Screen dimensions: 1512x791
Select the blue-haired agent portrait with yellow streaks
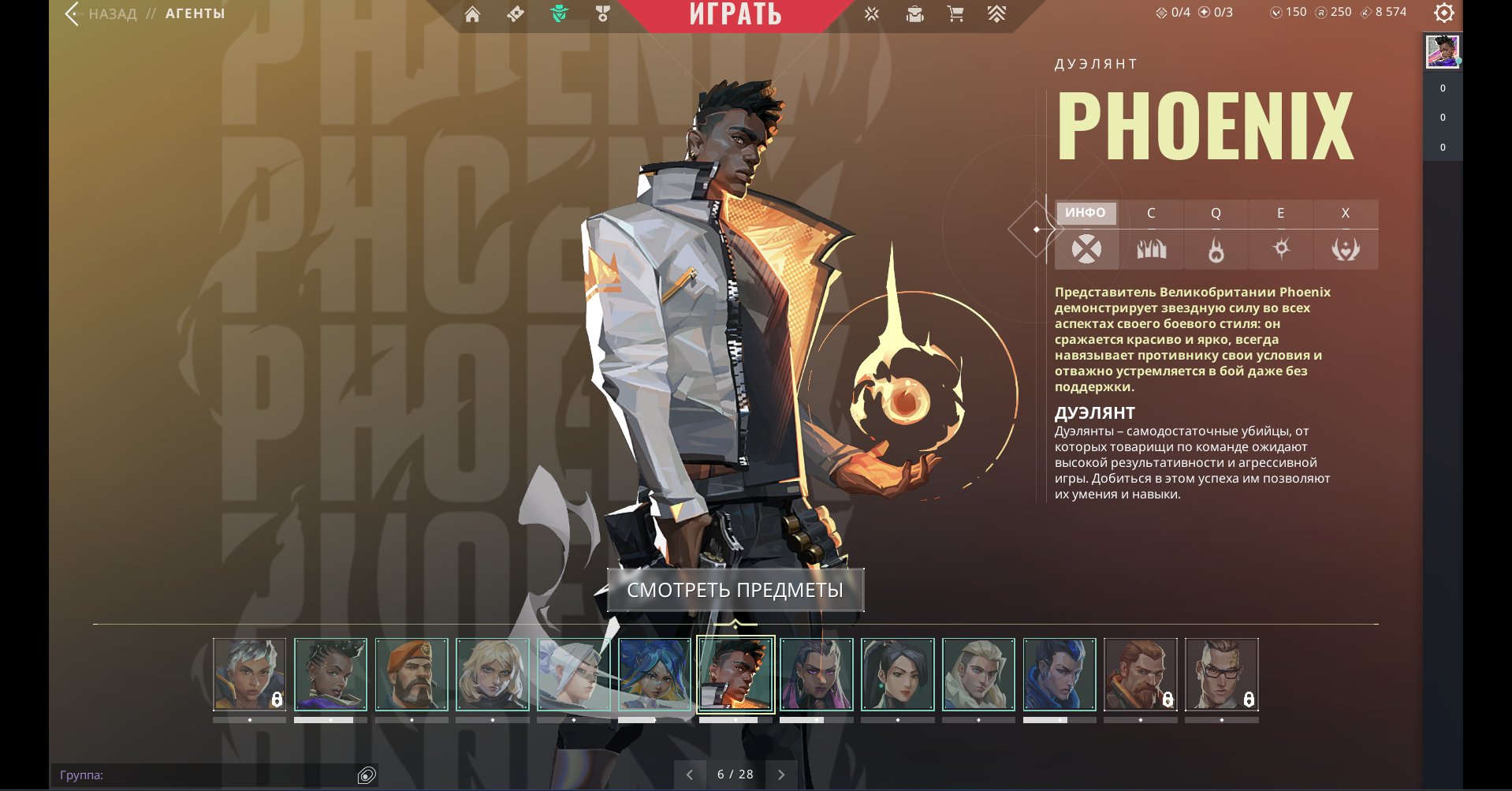click(x=654, y=674)
